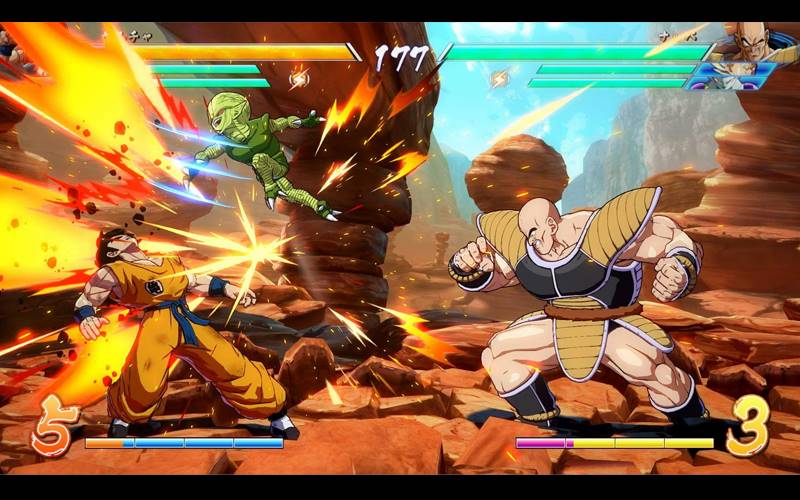Activate player two's Sparking Blast lightning icon

(x=499, y=77)
